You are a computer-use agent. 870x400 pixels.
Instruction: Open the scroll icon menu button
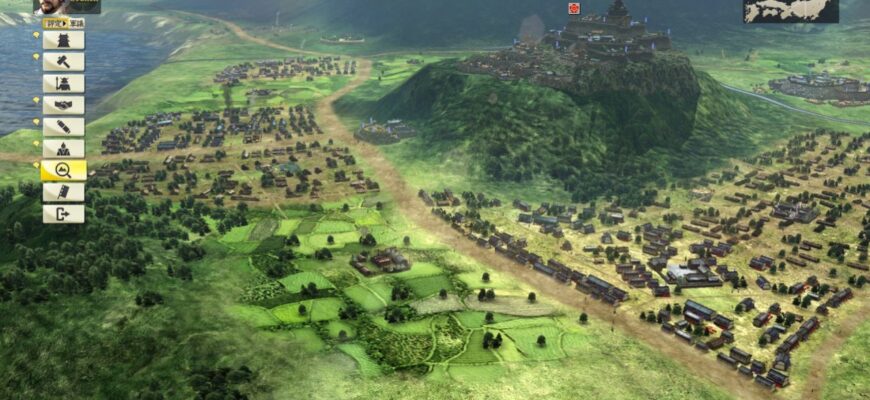63,127
